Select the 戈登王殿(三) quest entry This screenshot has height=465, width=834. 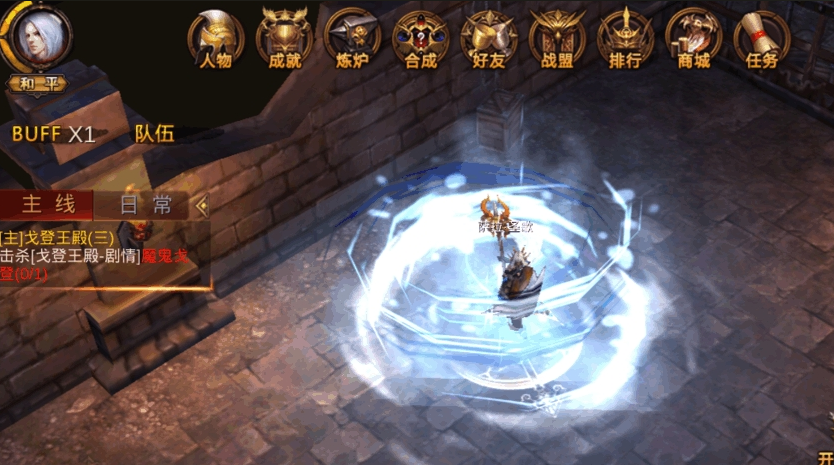point(60,238)
